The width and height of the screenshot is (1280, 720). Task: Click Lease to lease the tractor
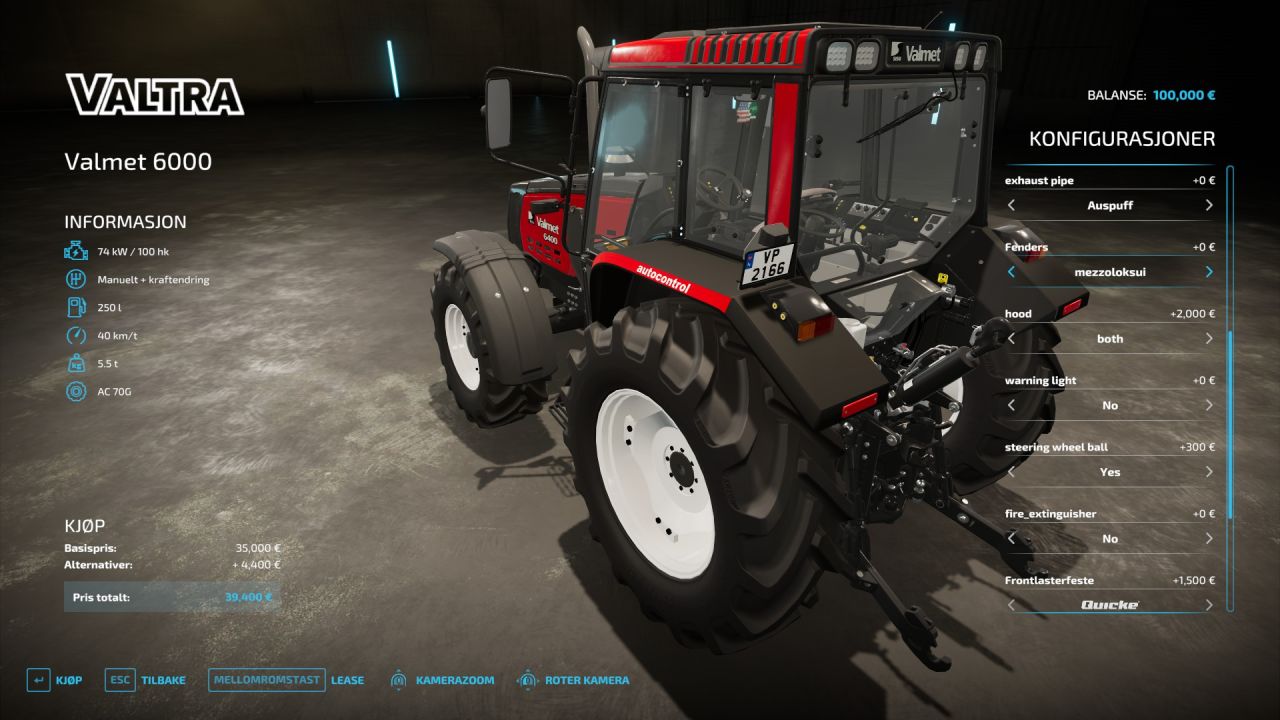click(x=347, y=679)
